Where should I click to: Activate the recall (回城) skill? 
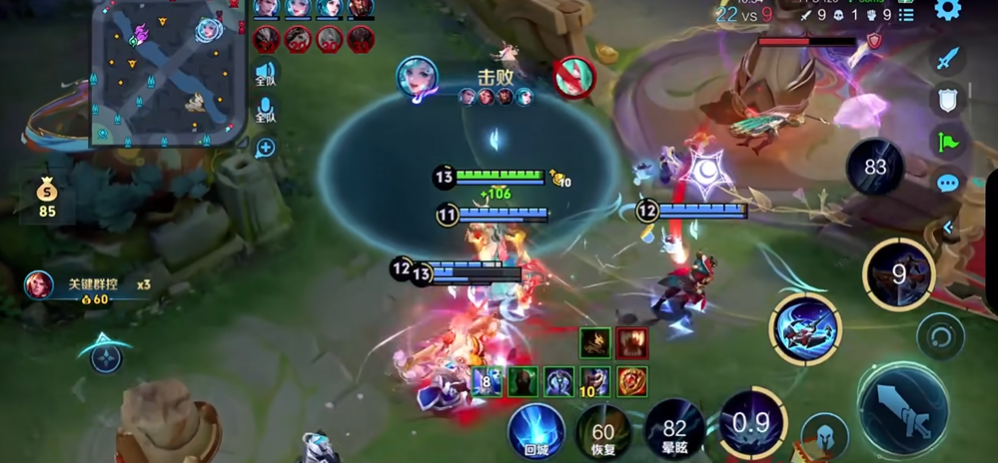[x=536, y=430]
